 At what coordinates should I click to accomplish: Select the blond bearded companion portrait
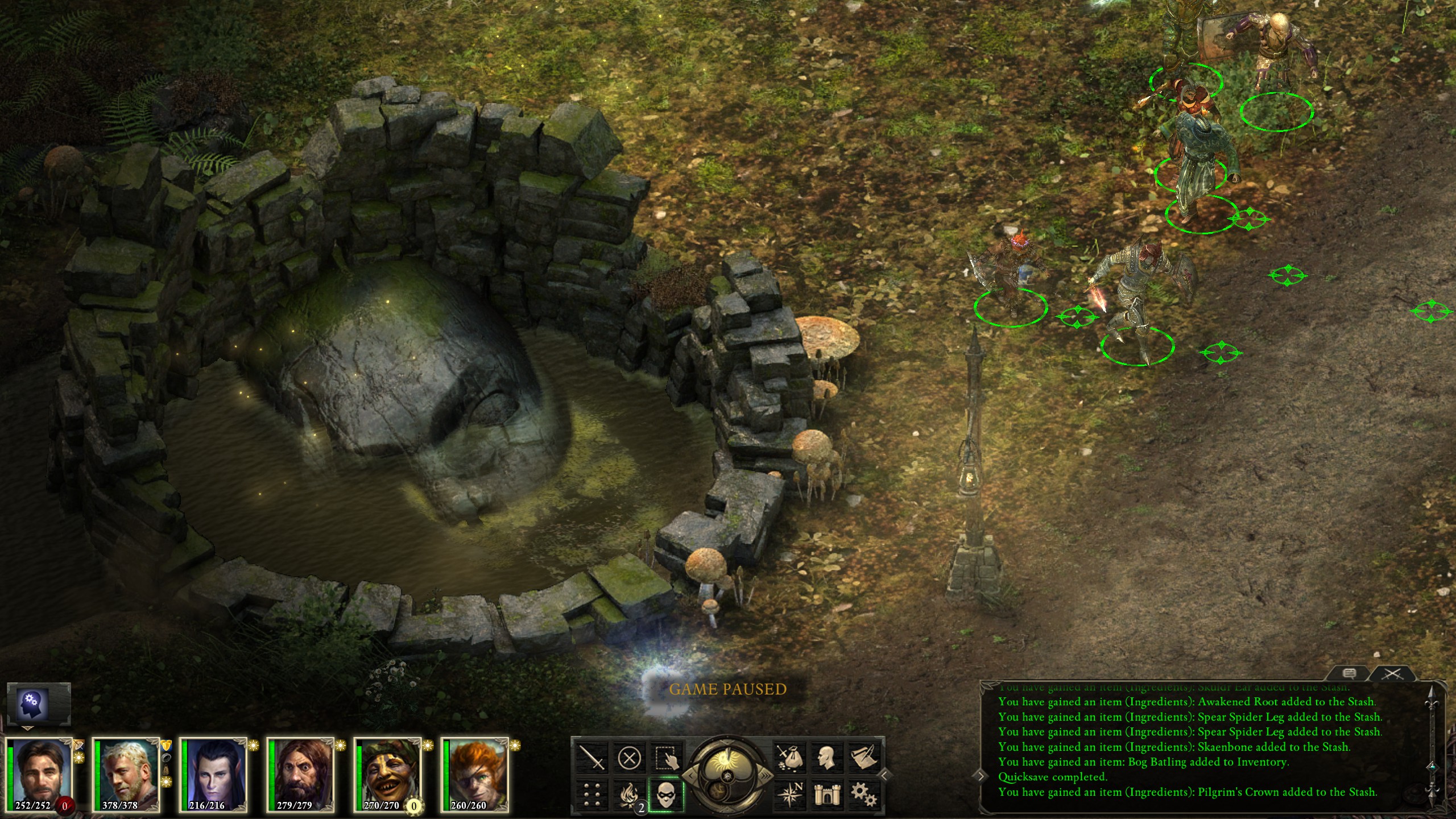(126, 775)
